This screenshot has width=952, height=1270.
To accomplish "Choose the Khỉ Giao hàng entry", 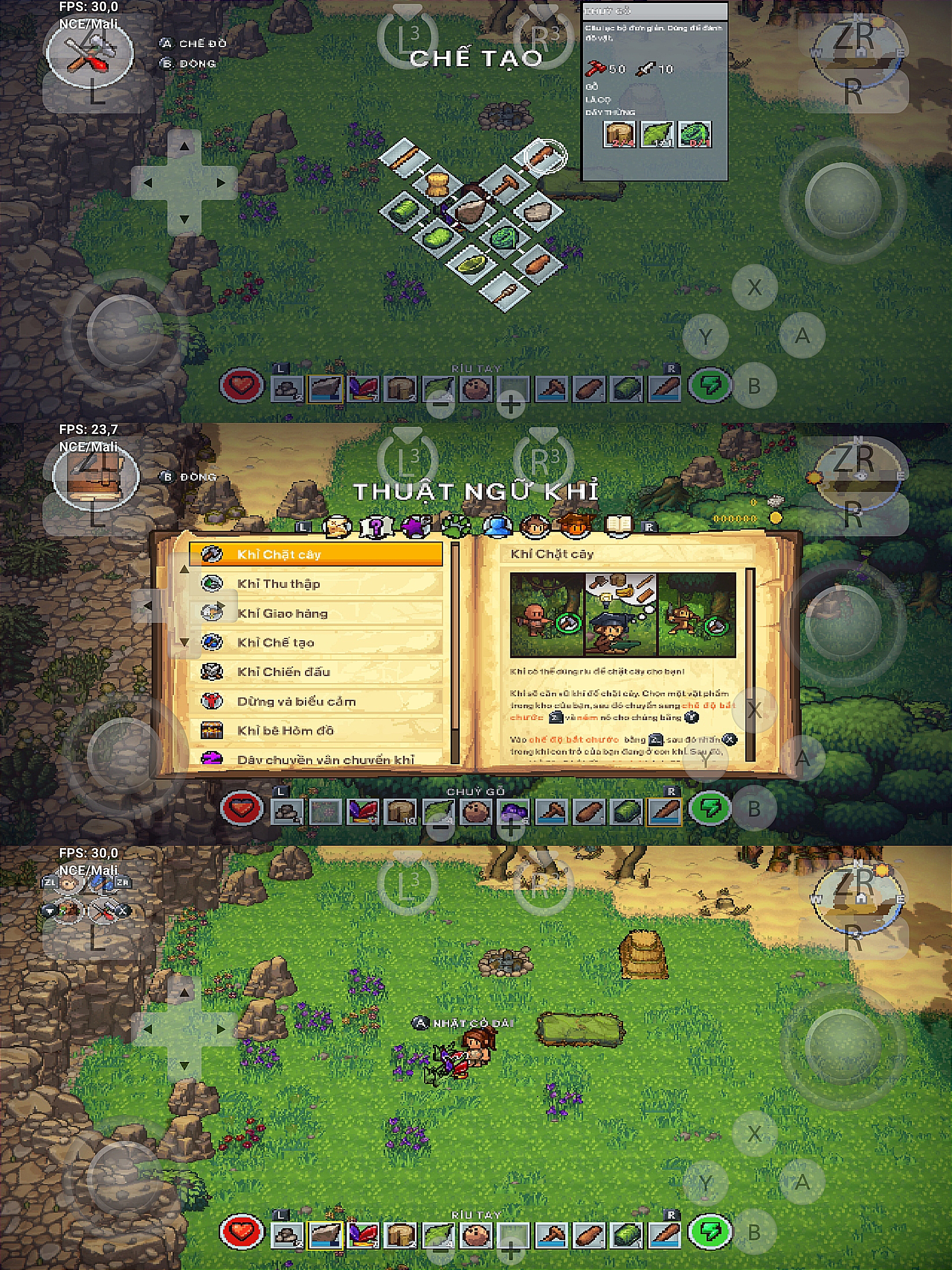I will 316,613.
